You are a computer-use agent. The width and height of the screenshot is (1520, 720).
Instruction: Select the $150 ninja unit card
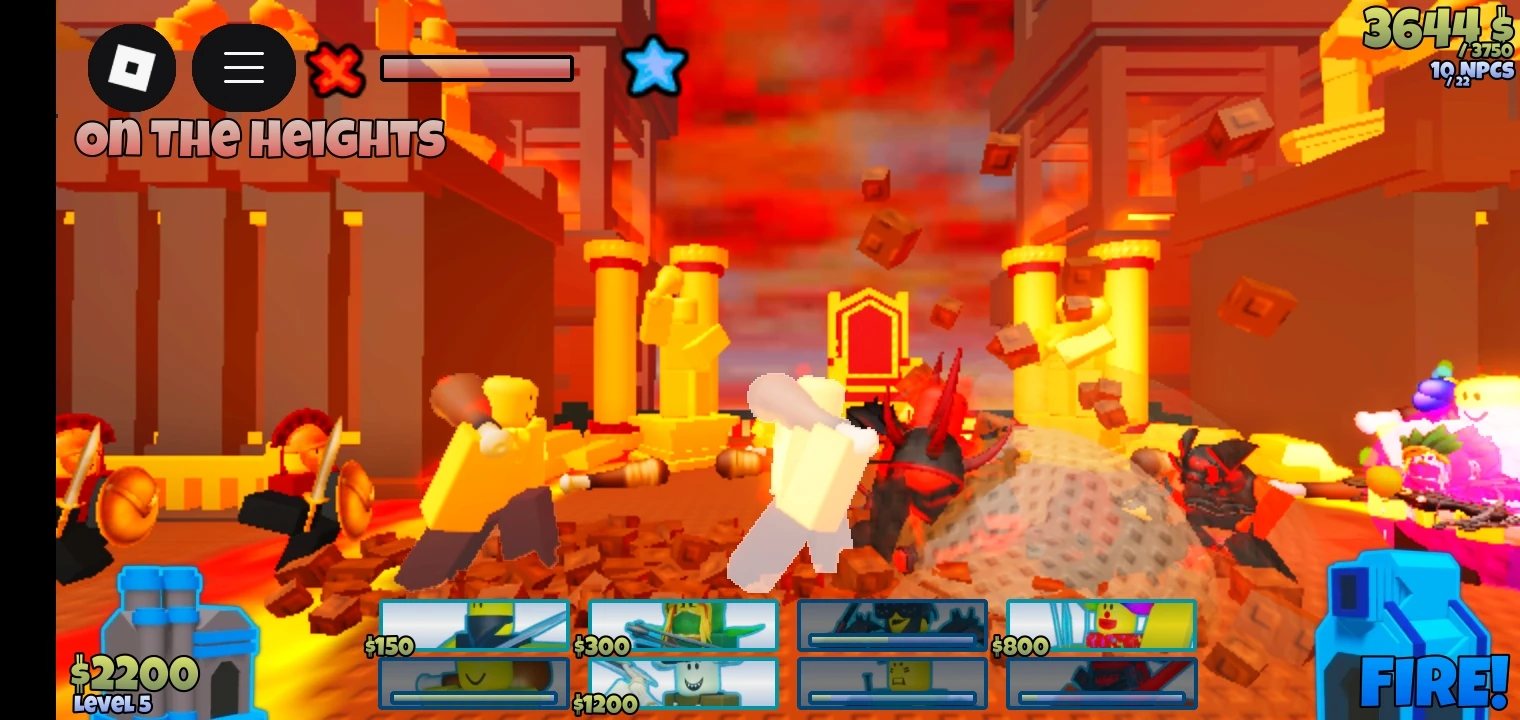click(475, 624)
